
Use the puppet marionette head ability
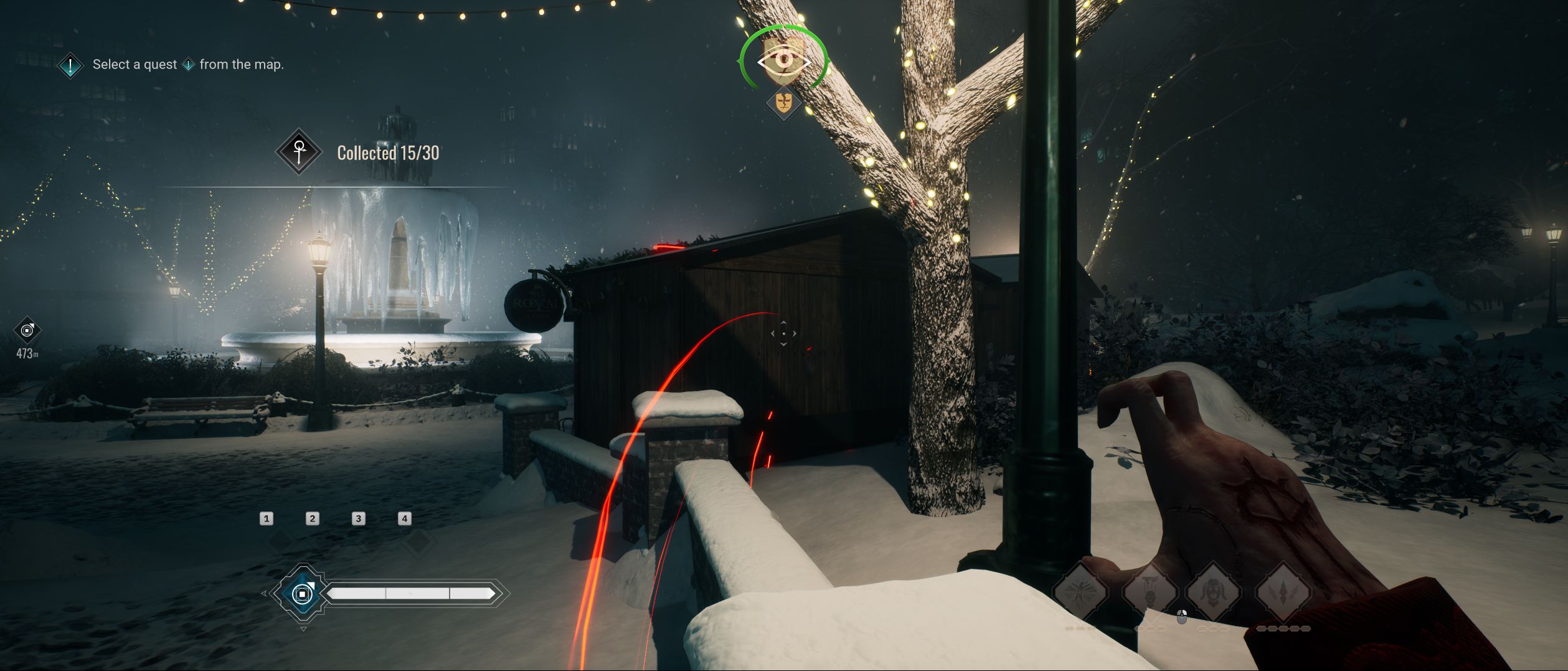[1150, 591]
